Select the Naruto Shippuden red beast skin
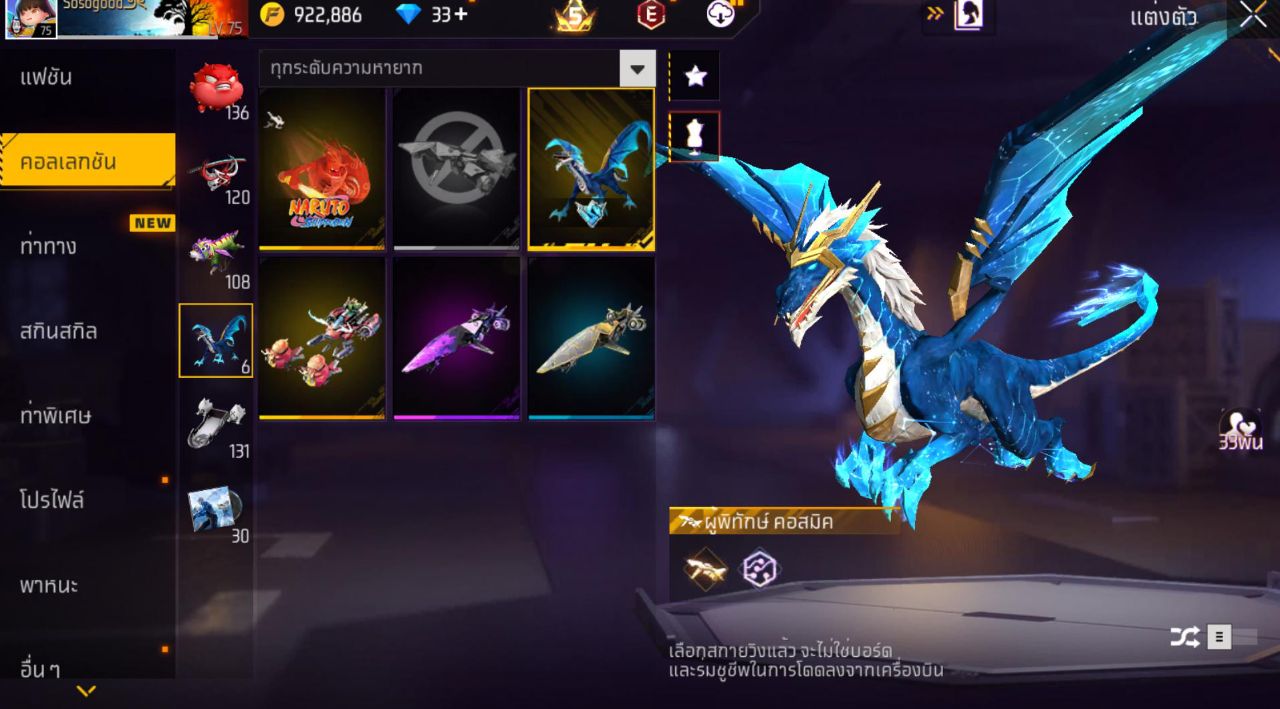This screenshot has width=1280, height=709. (322, 168)
